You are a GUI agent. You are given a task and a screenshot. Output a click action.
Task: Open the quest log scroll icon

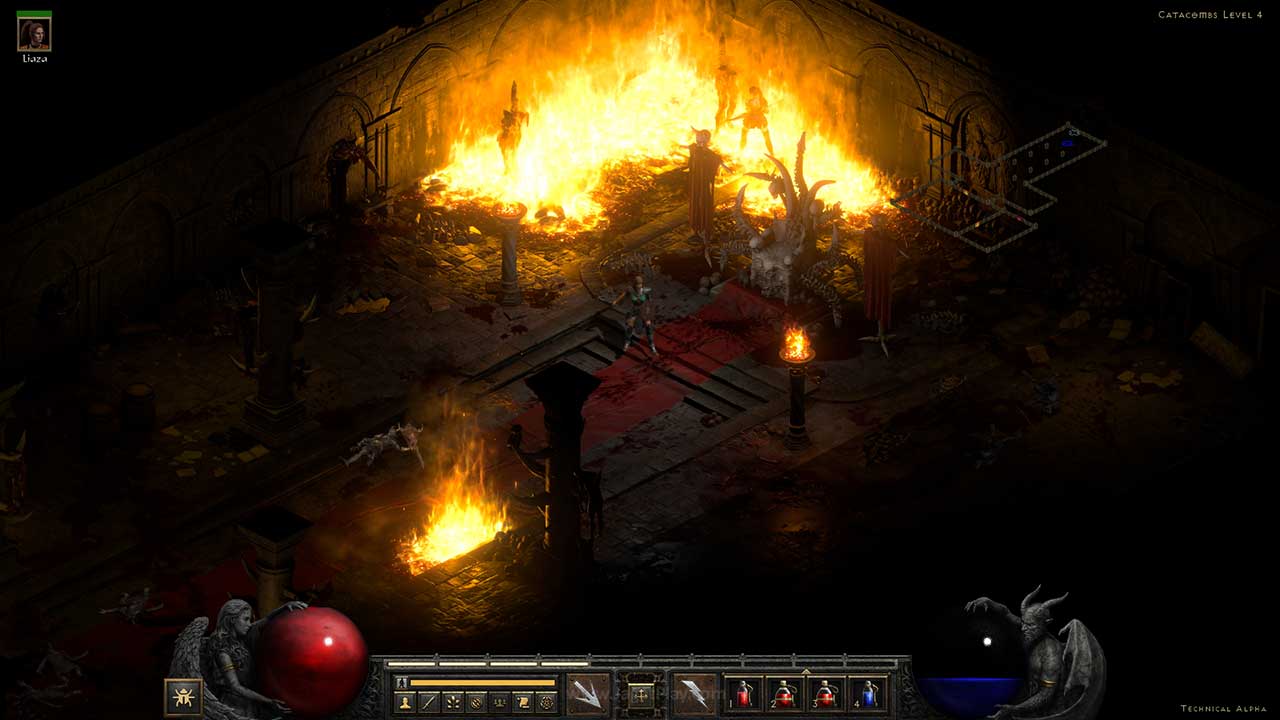click(522, 702)
